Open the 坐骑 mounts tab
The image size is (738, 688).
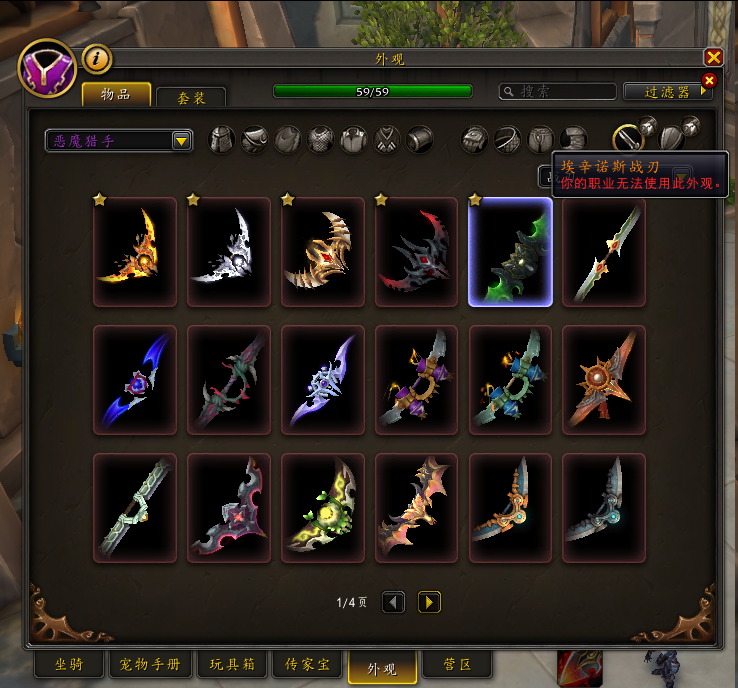(68, 665)
